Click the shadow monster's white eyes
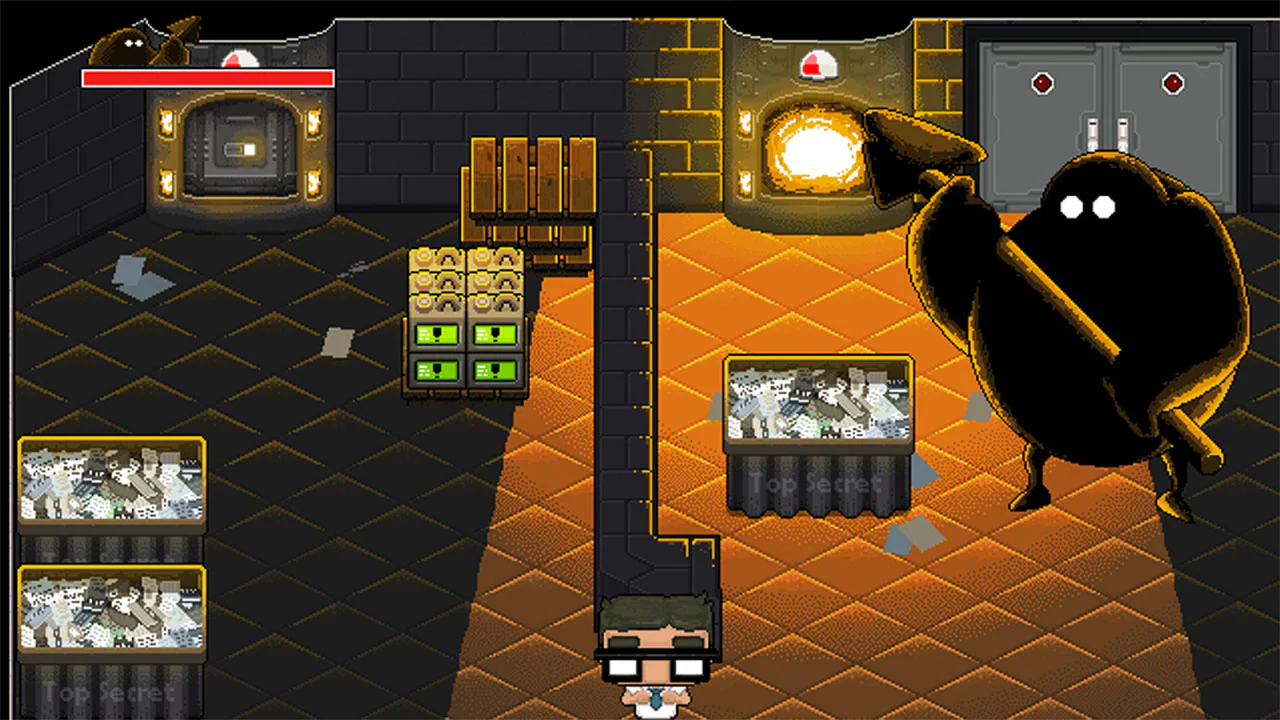The width and height of the screenshot is (1280, 720). tap(1088, 207)
